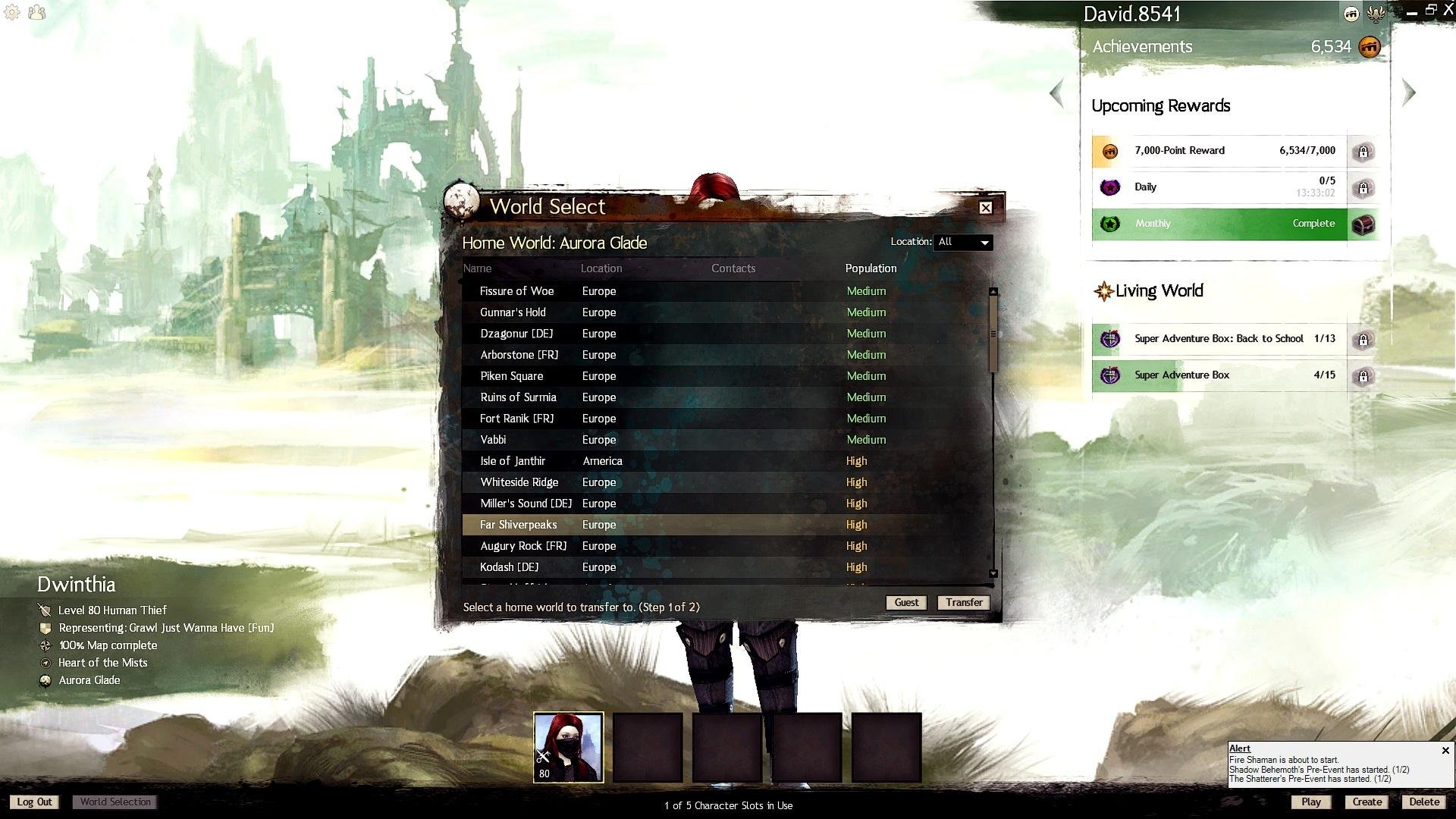
Task: Create a new character
Action: pyautogui.click(x=1367, y=802)
